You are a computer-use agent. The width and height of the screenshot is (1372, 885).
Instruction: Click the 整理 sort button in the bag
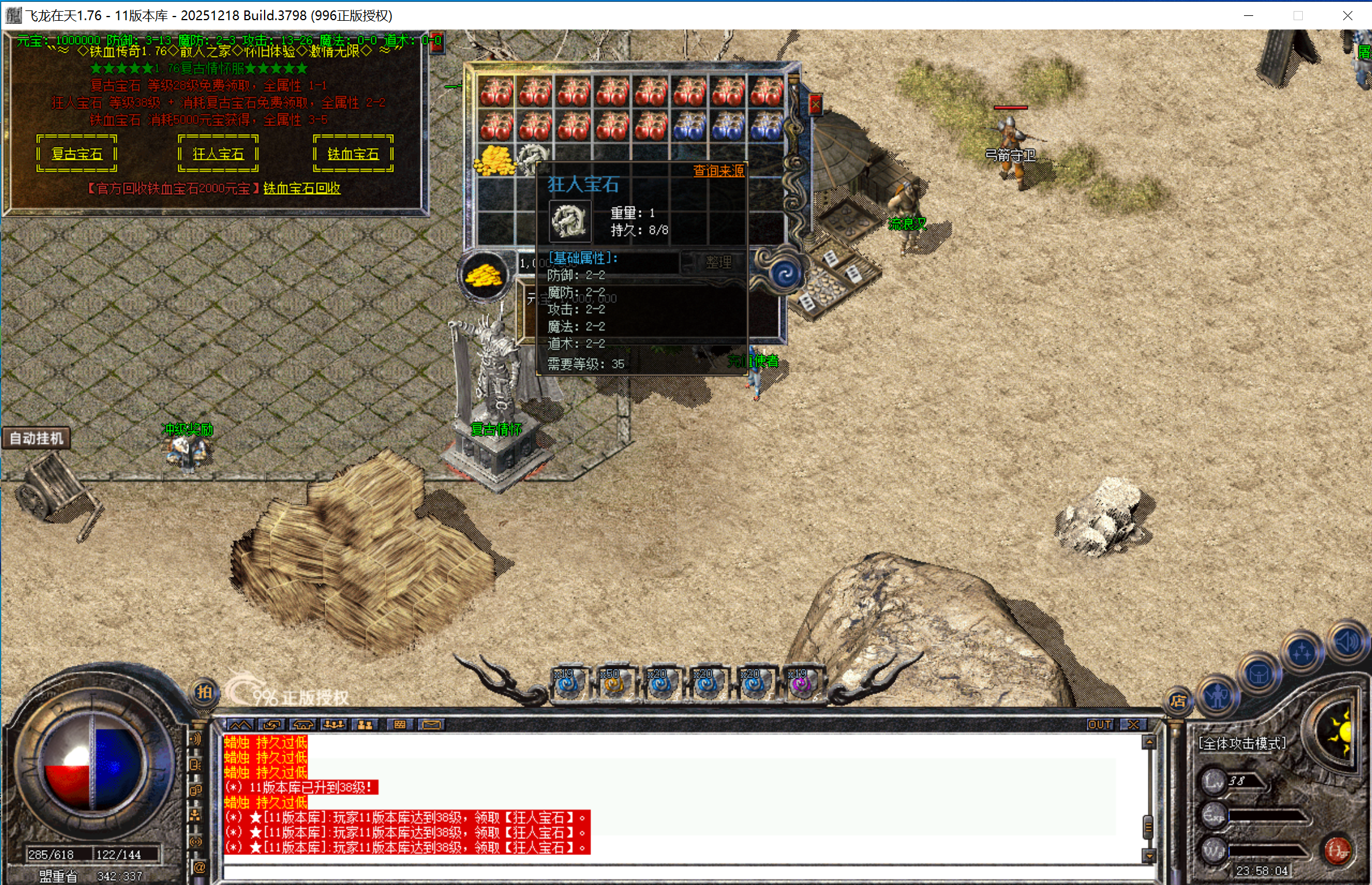click(718, 263)
